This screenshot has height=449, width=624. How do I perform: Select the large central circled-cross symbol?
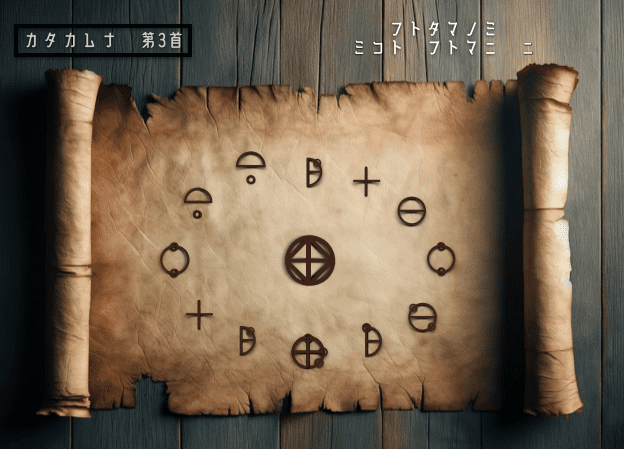point(310,260)
